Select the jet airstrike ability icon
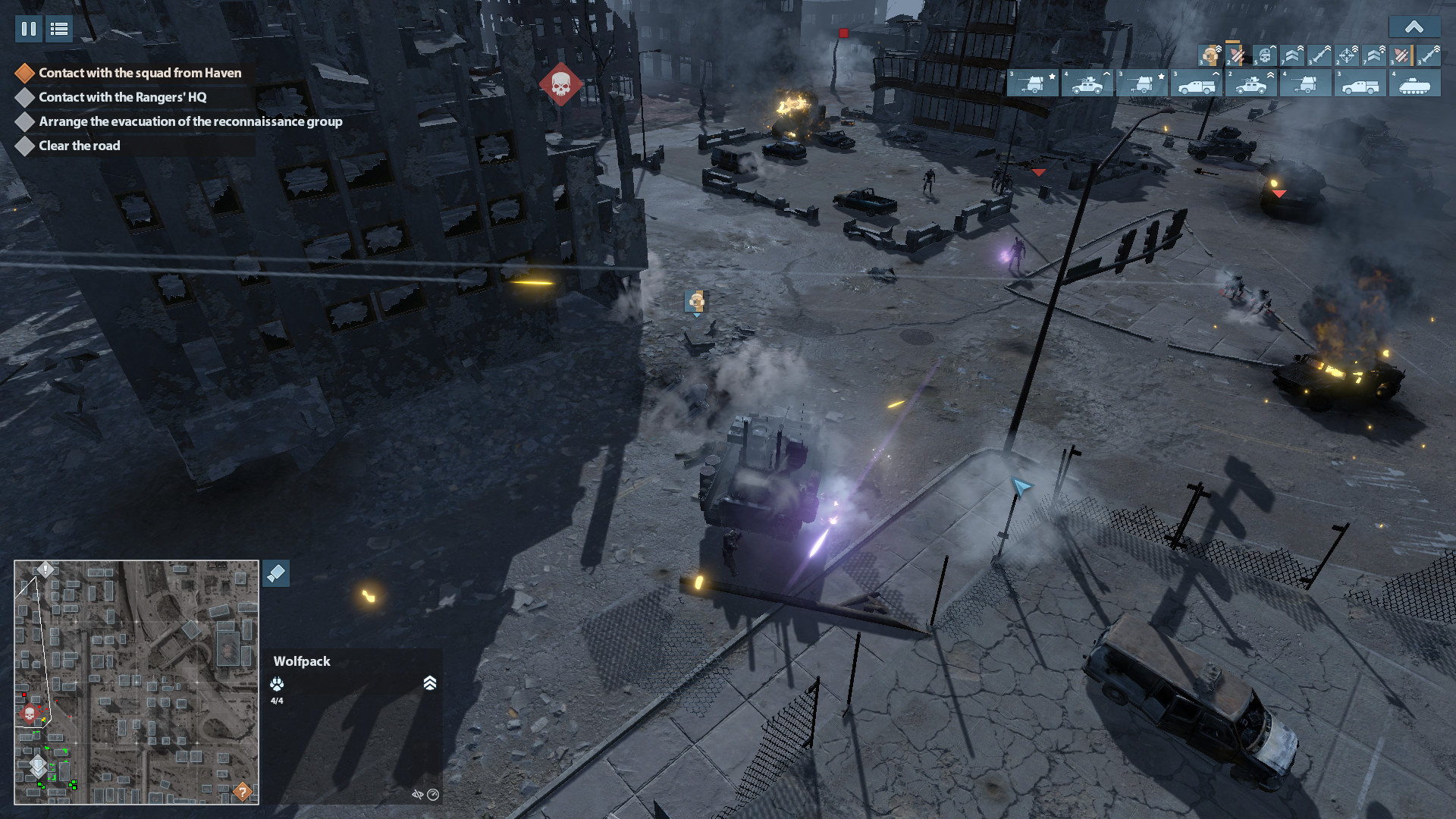The height and width of the screenshot is (819, 1456). click(x=1236, y=56)
